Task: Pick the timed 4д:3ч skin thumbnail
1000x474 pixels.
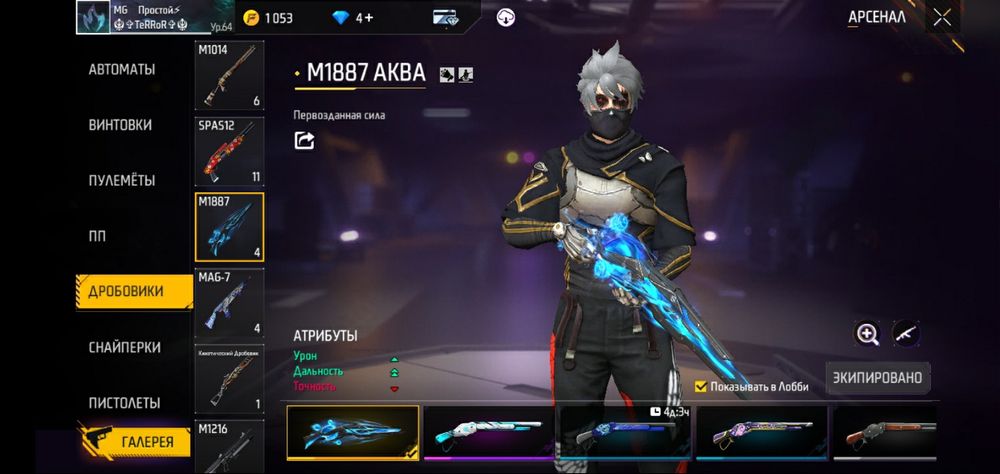Action: [625, 432]
